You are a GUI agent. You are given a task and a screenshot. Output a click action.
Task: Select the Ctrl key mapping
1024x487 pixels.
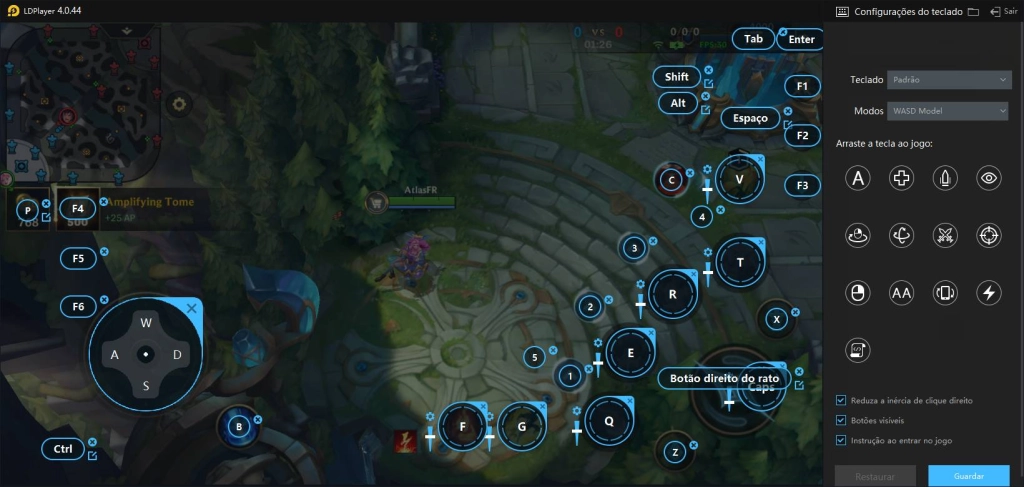click(x=63, y=449)
